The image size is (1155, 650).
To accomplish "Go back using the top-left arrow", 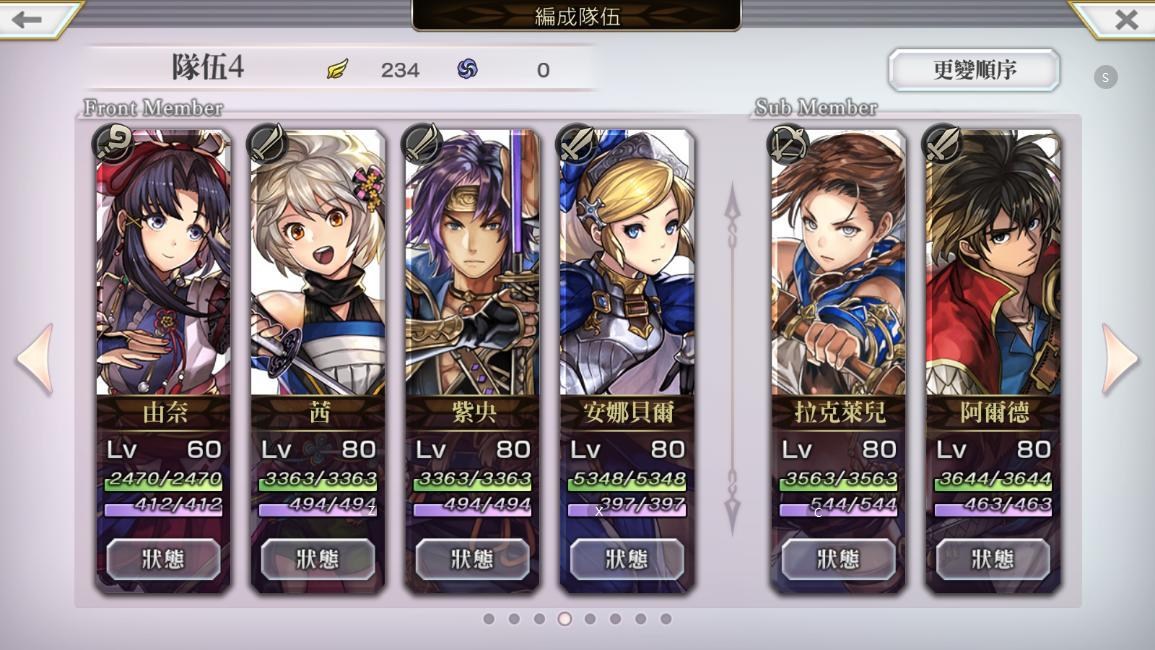I will [30, 18].
